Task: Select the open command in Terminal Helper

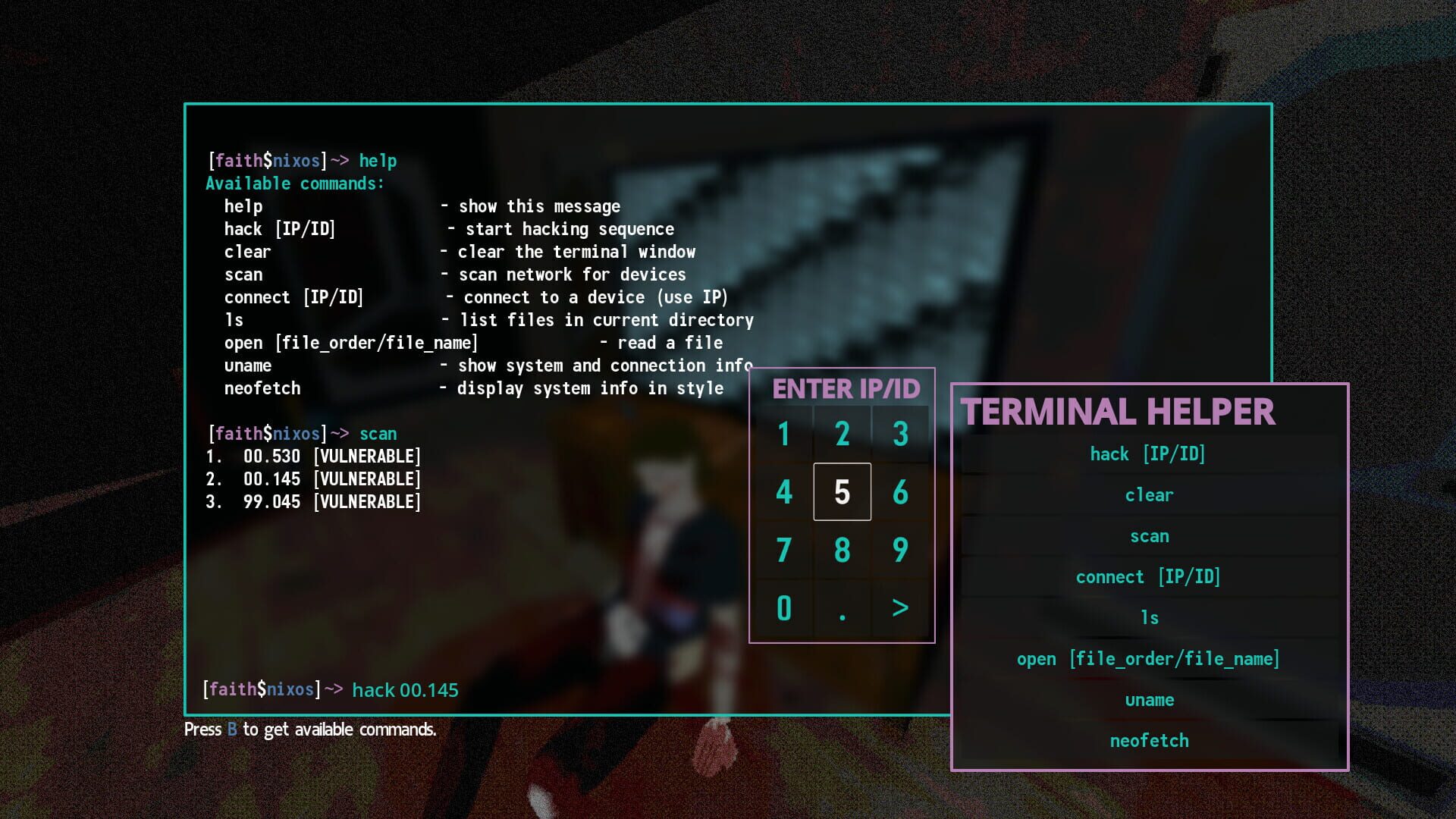Action: pos(1148,658)
